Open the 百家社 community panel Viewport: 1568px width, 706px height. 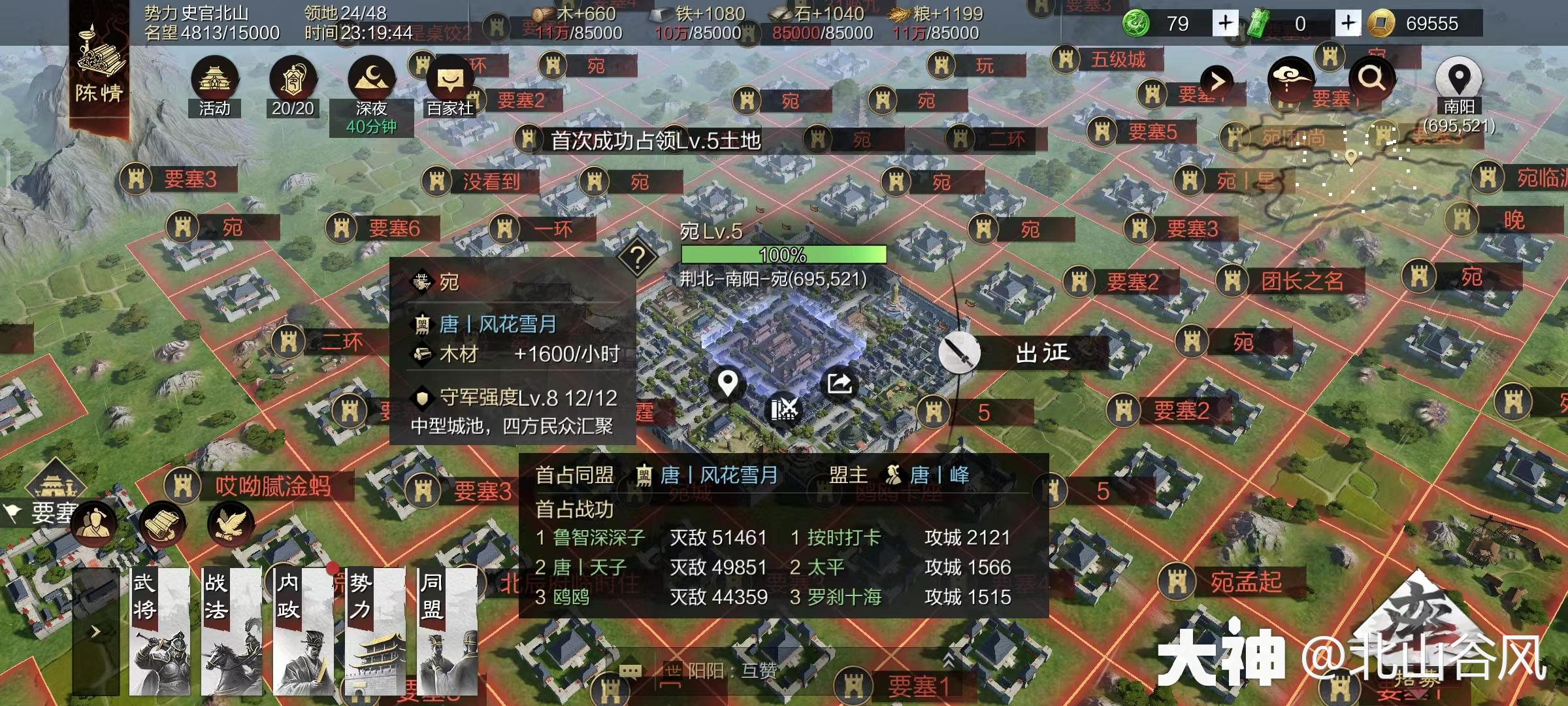[452, 80]
